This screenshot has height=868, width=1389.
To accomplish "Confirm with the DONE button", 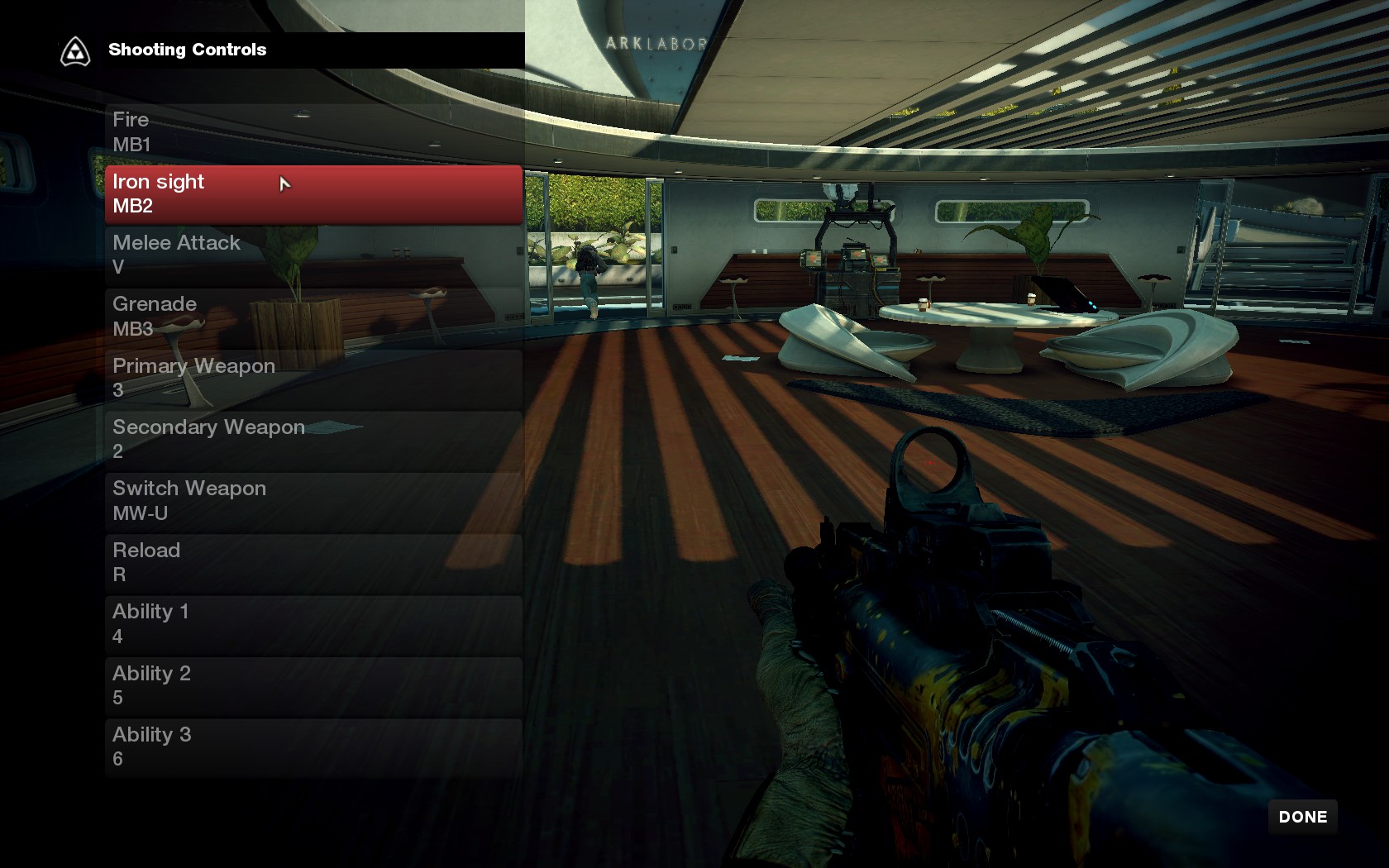I will tap(1302, 817).
